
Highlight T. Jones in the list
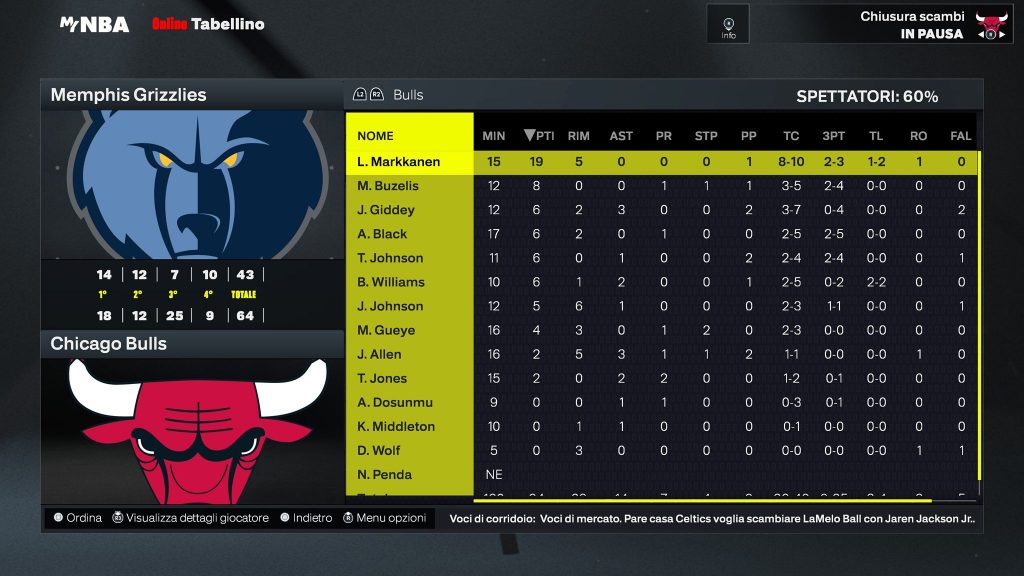382,378
